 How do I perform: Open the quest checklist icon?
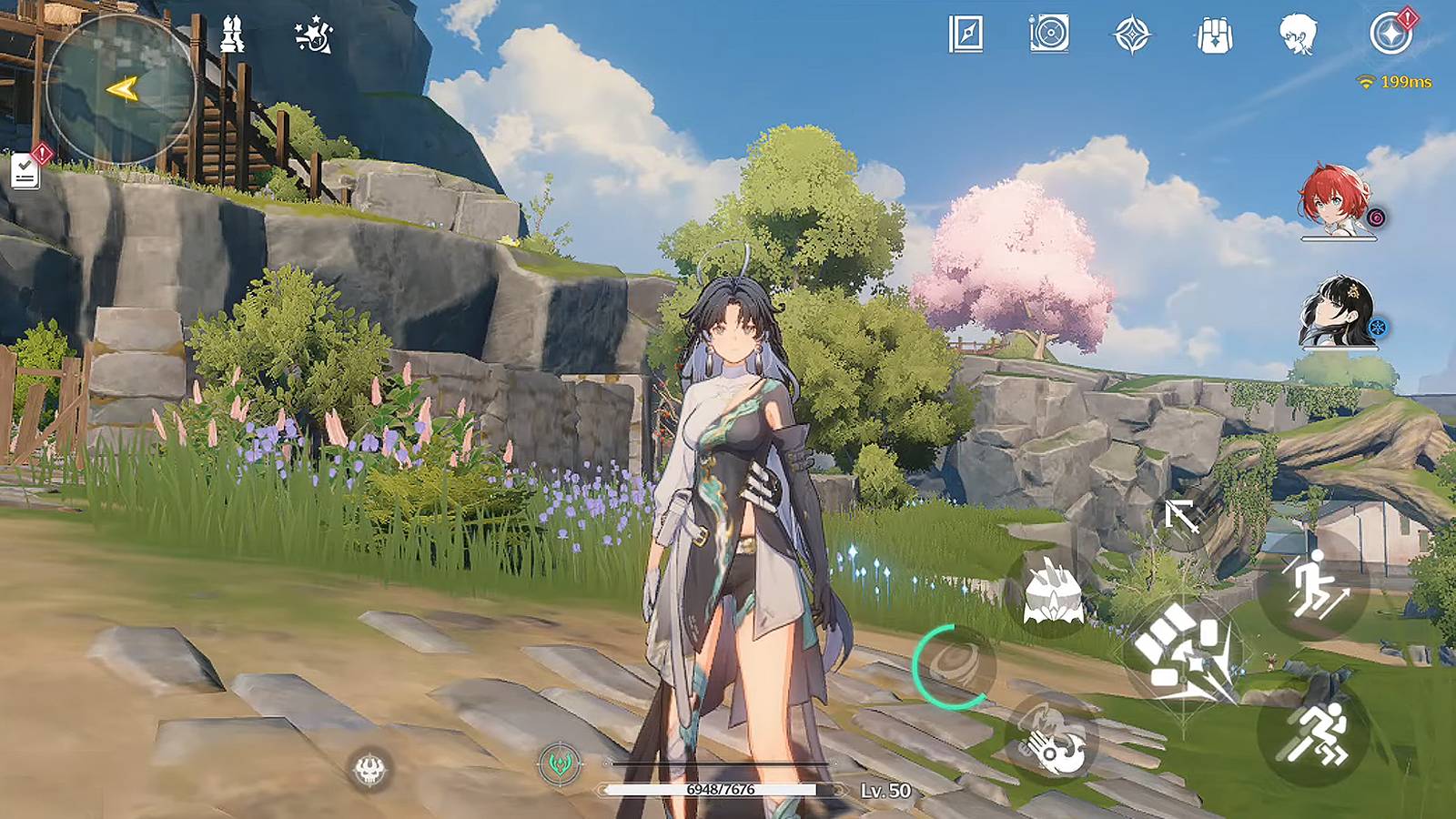coord(25,170)
